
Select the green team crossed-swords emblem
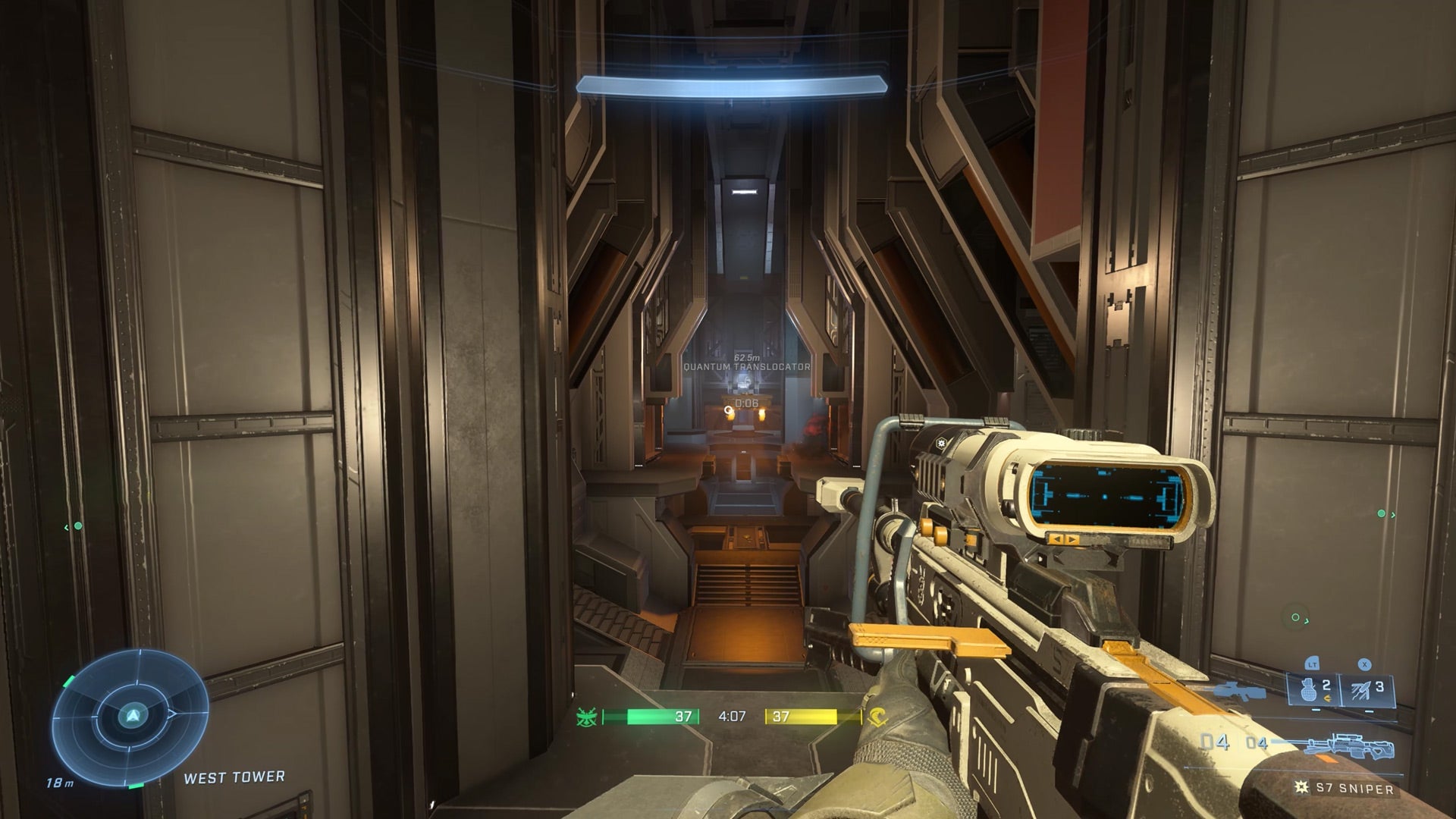coord(586,717)
